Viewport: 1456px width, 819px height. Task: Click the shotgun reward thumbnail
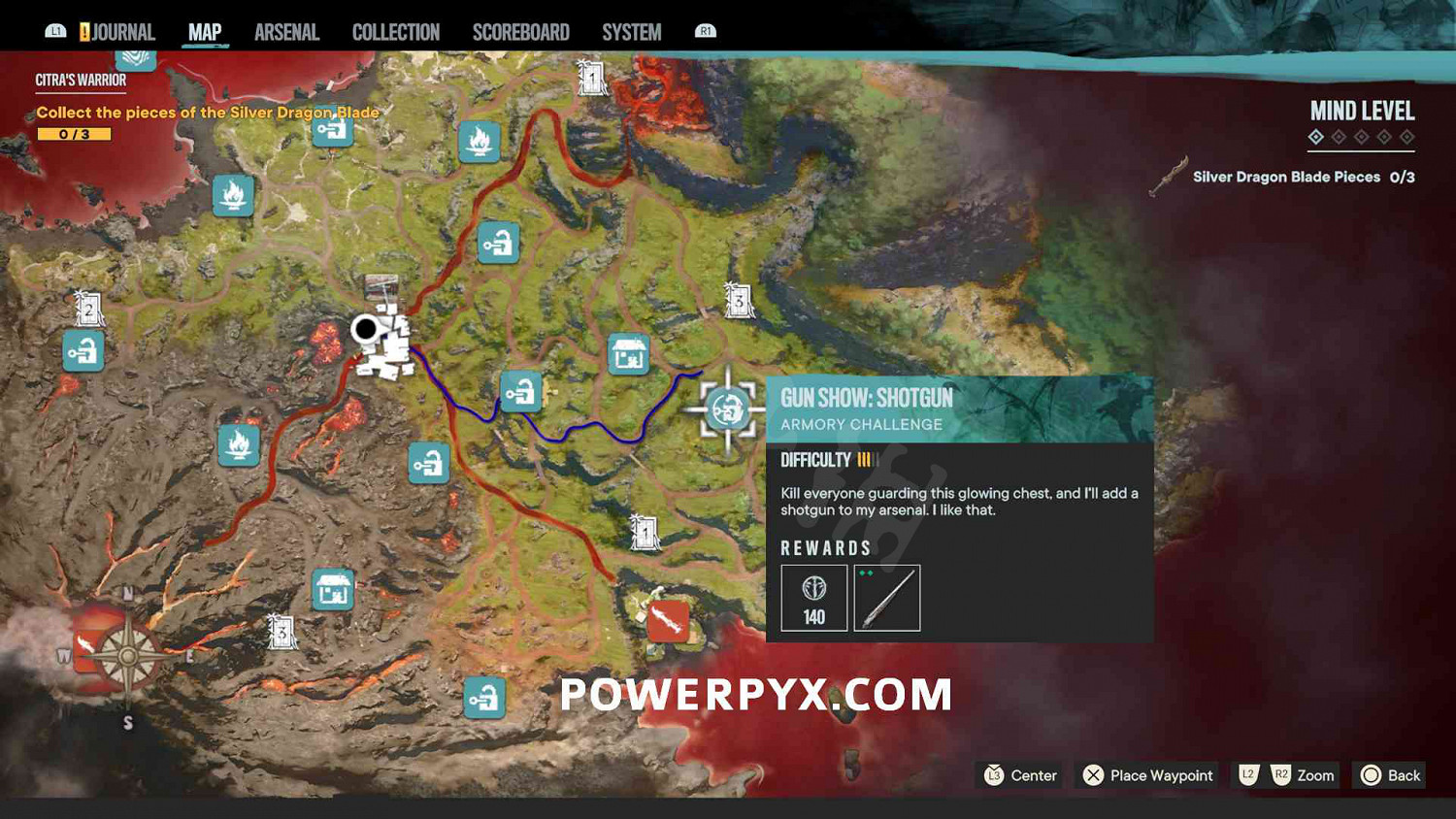pyautogui.click(x=886, y=598)
